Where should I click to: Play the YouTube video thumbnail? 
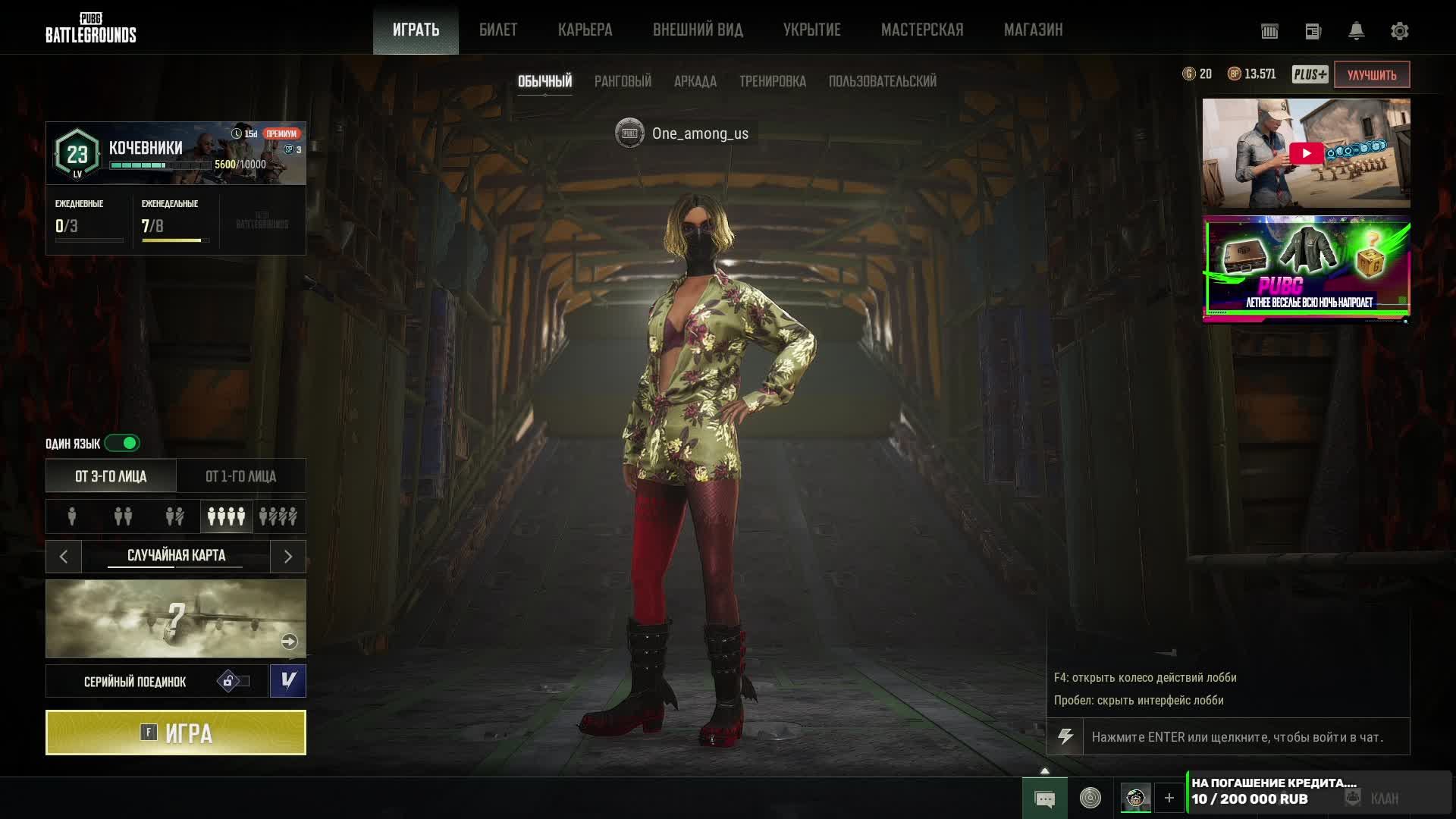(x=1306, y=153)
